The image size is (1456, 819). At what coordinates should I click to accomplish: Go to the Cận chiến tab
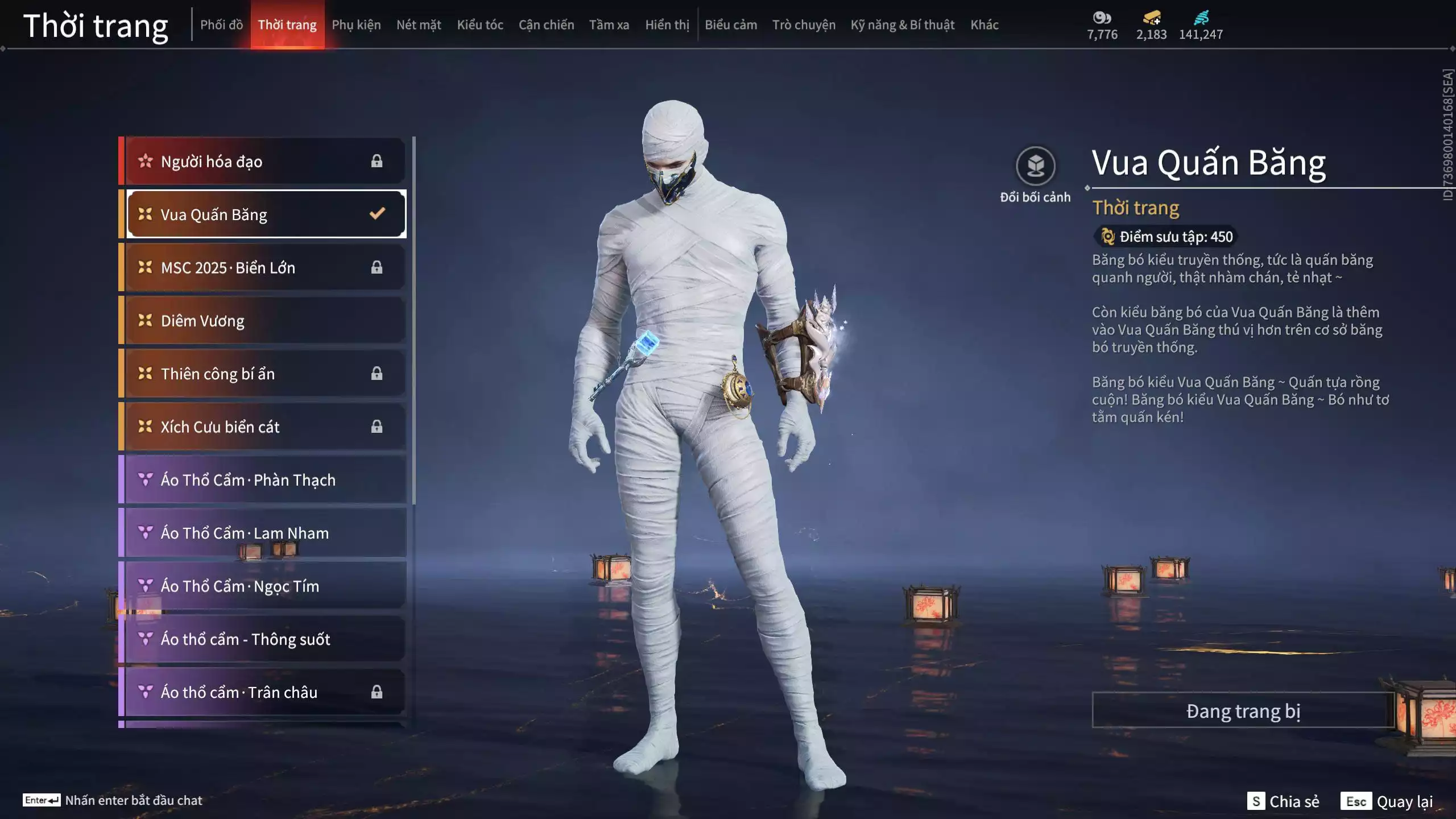pos(546,25)
